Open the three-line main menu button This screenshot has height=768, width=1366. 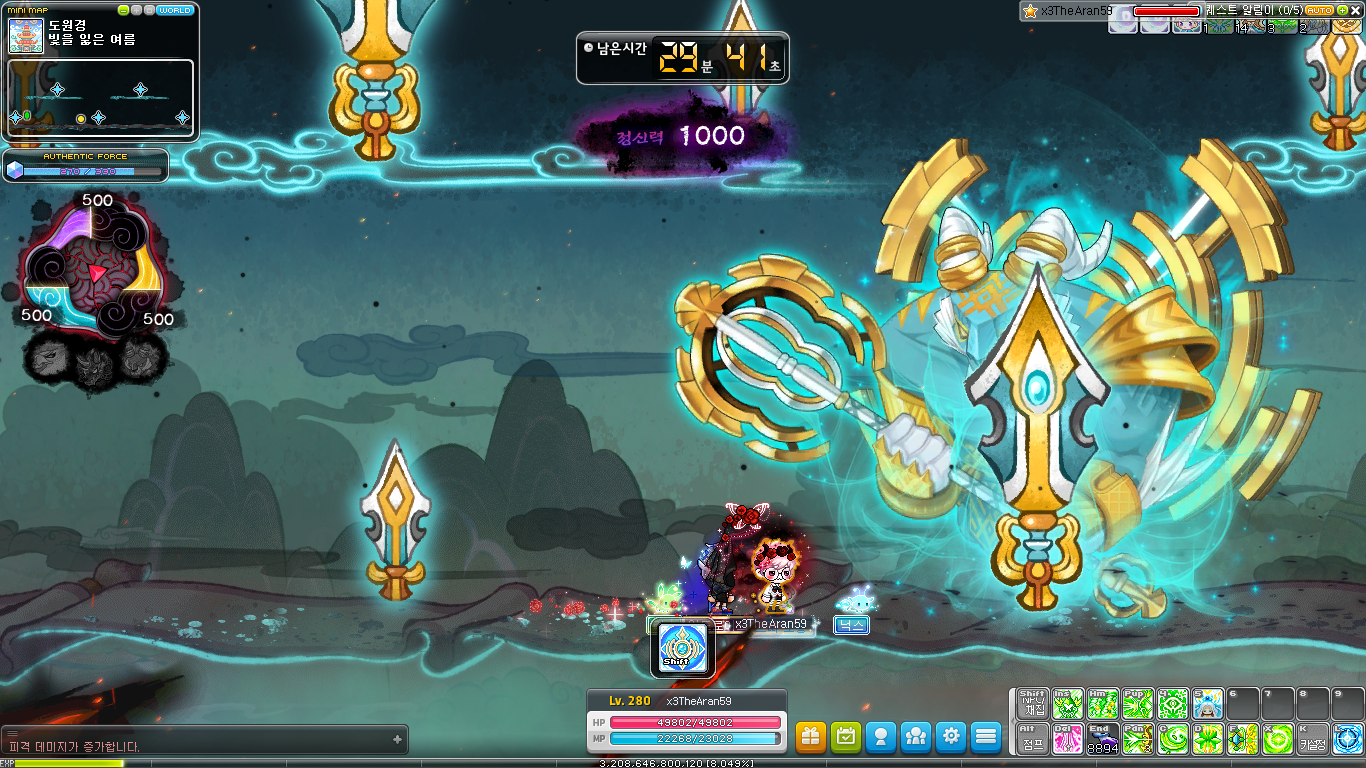point(986,737)
